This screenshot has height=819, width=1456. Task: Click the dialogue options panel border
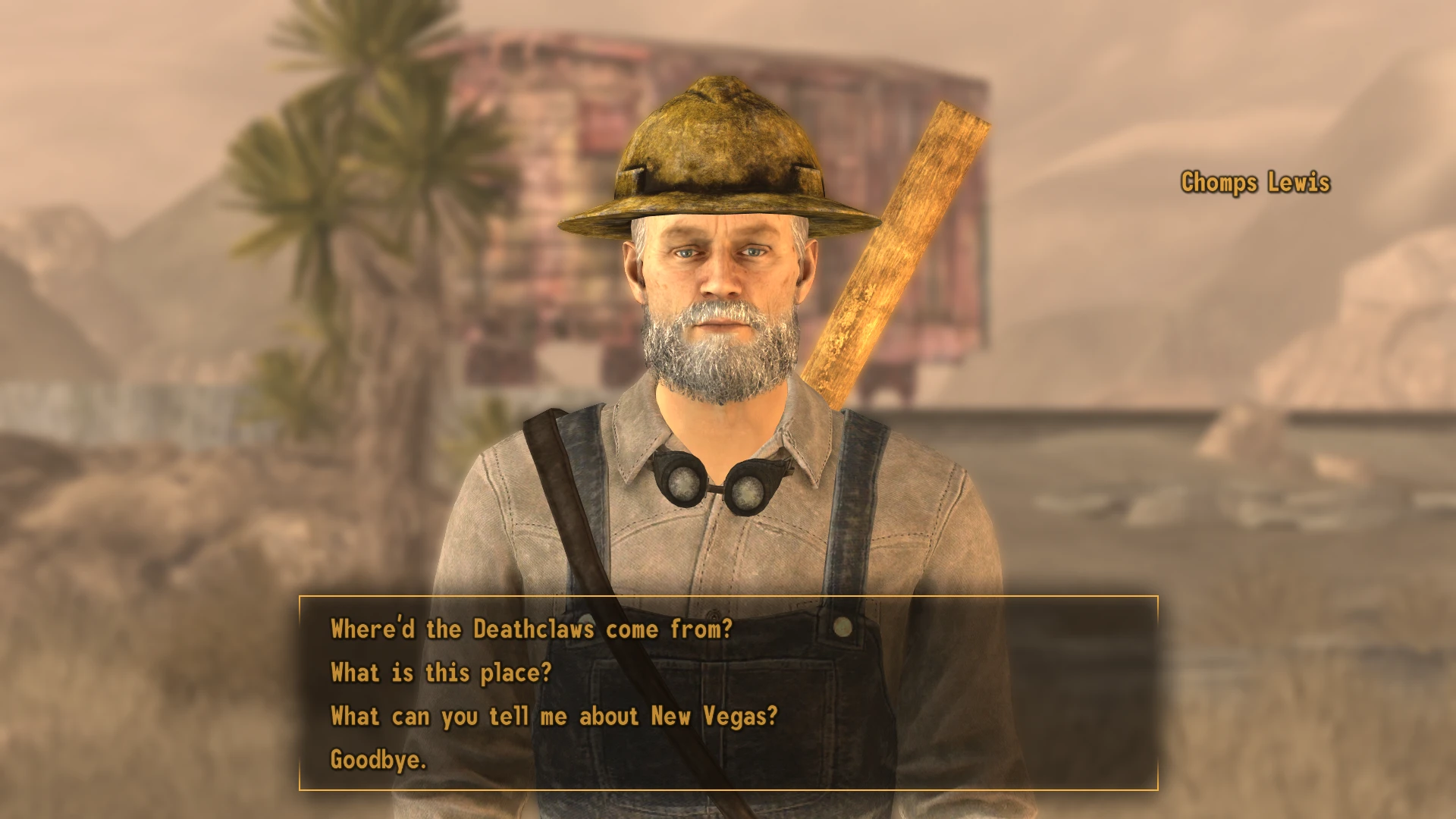[302, 682]
